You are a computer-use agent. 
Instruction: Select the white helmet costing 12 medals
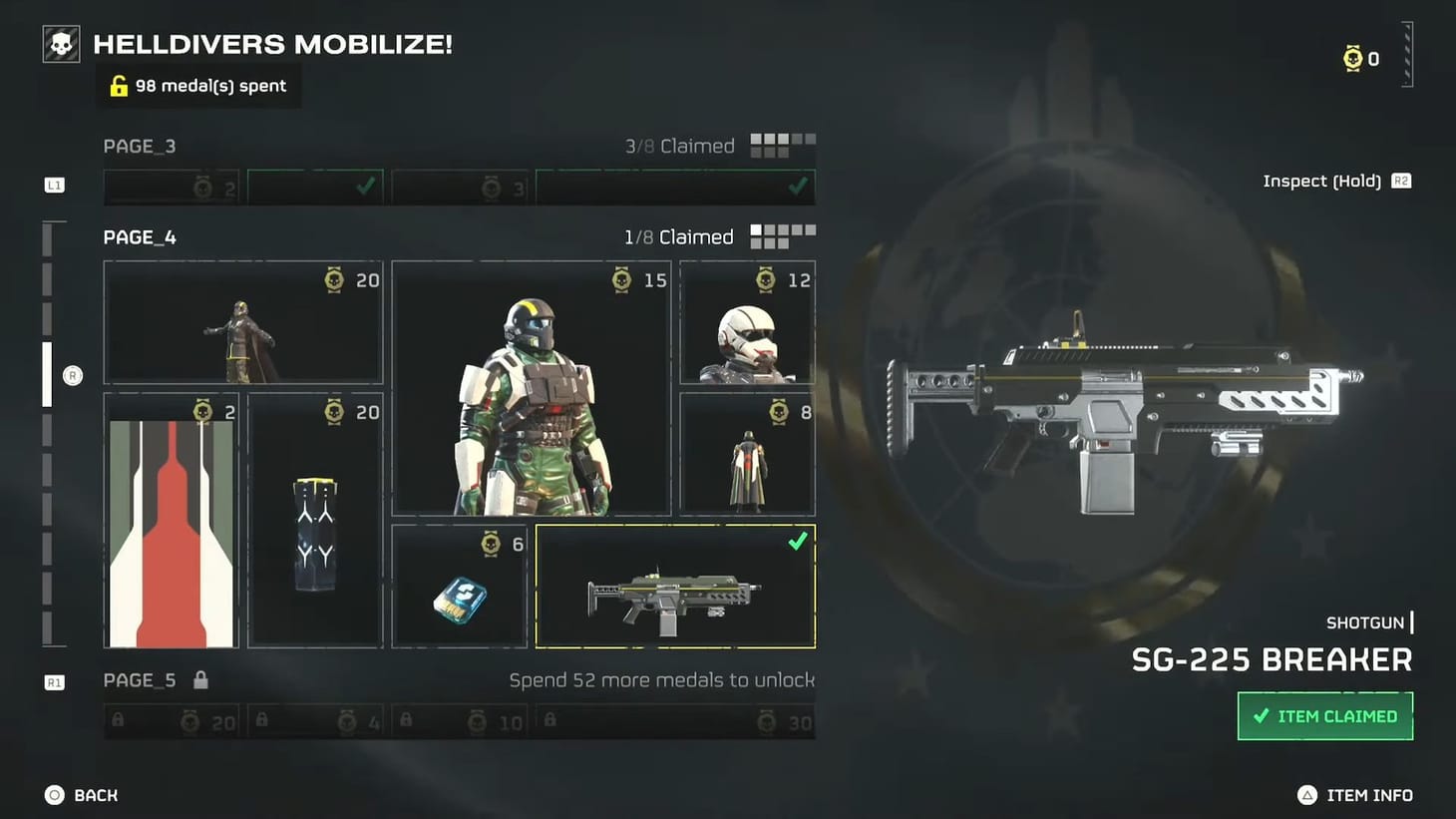click(746, 321)
